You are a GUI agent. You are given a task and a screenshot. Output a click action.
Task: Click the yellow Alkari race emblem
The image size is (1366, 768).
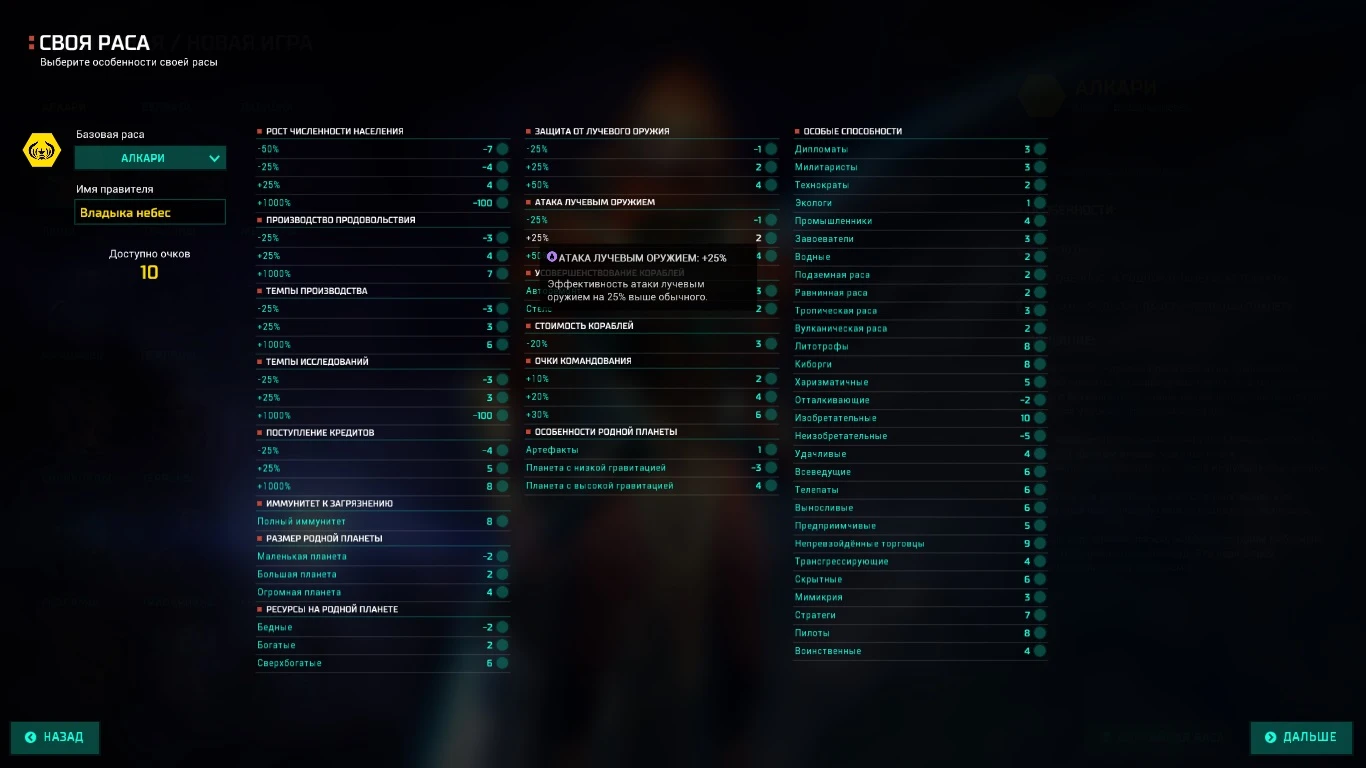(x=41, y=150)
